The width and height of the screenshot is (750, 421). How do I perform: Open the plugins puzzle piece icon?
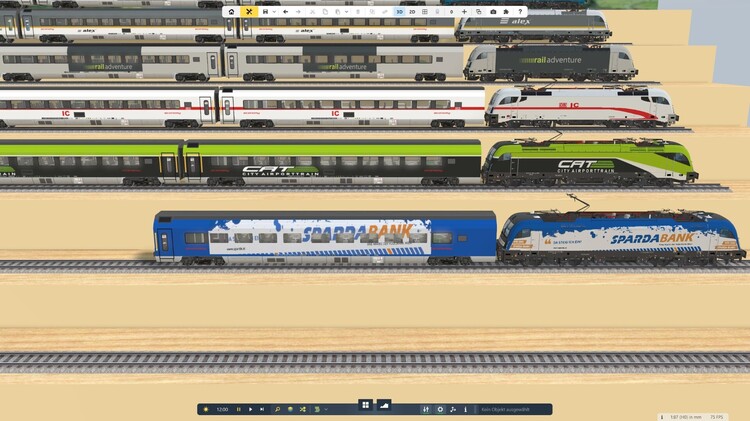coord(506,11)
